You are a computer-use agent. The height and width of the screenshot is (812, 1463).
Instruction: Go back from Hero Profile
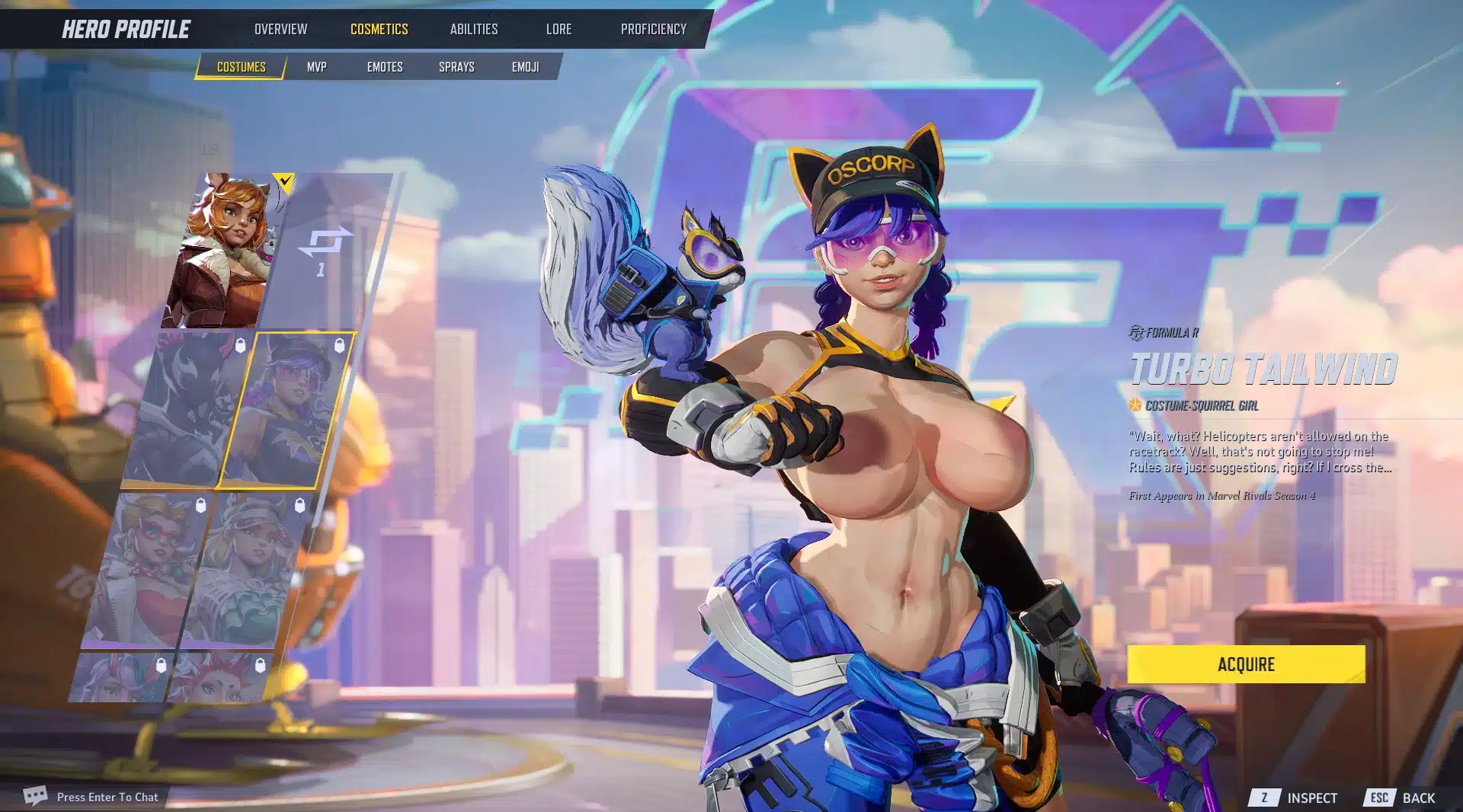point(1401,798)
